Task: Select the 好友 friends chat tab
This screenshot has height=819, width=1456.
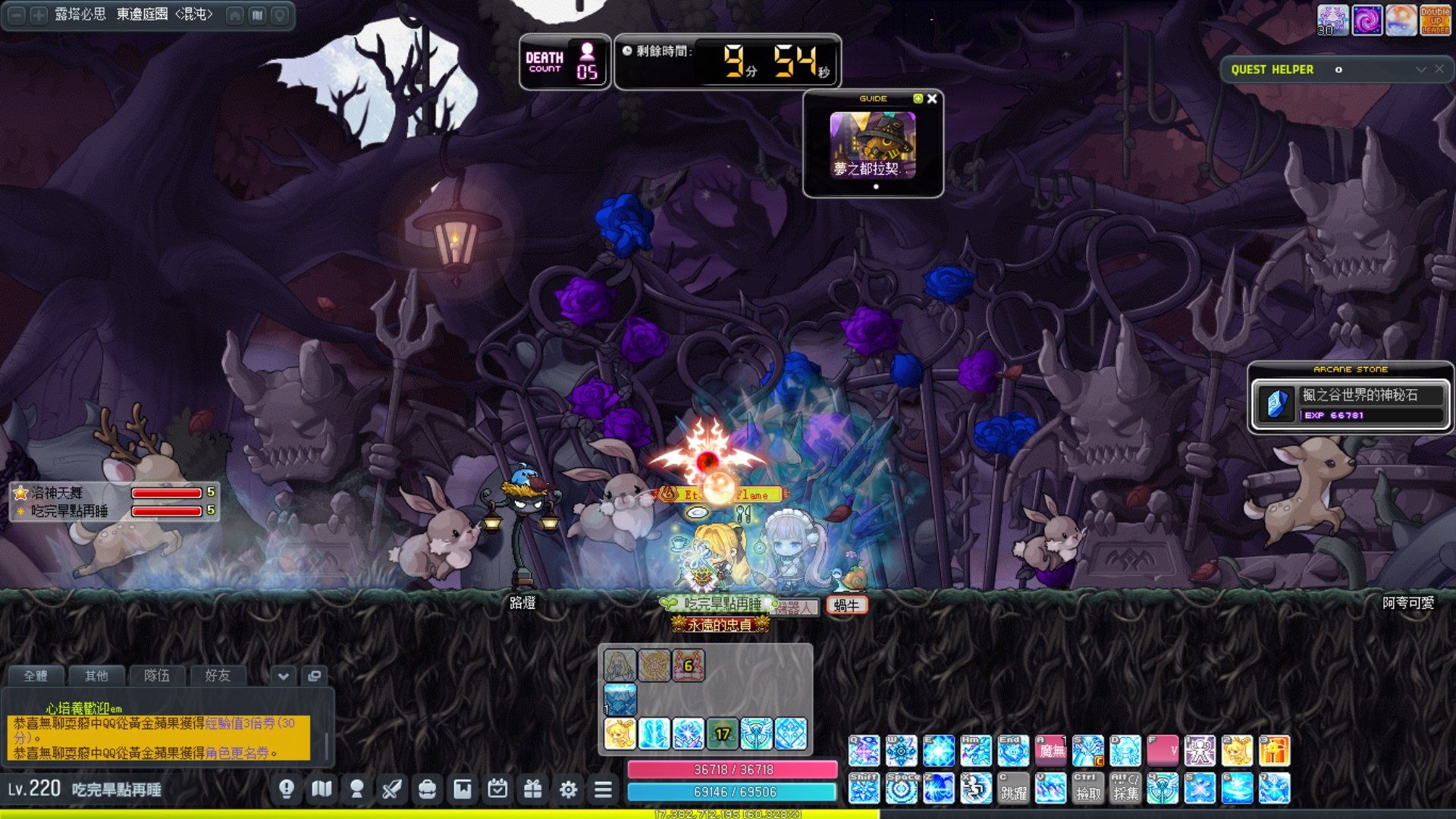Action: click(x=218, y=675)
